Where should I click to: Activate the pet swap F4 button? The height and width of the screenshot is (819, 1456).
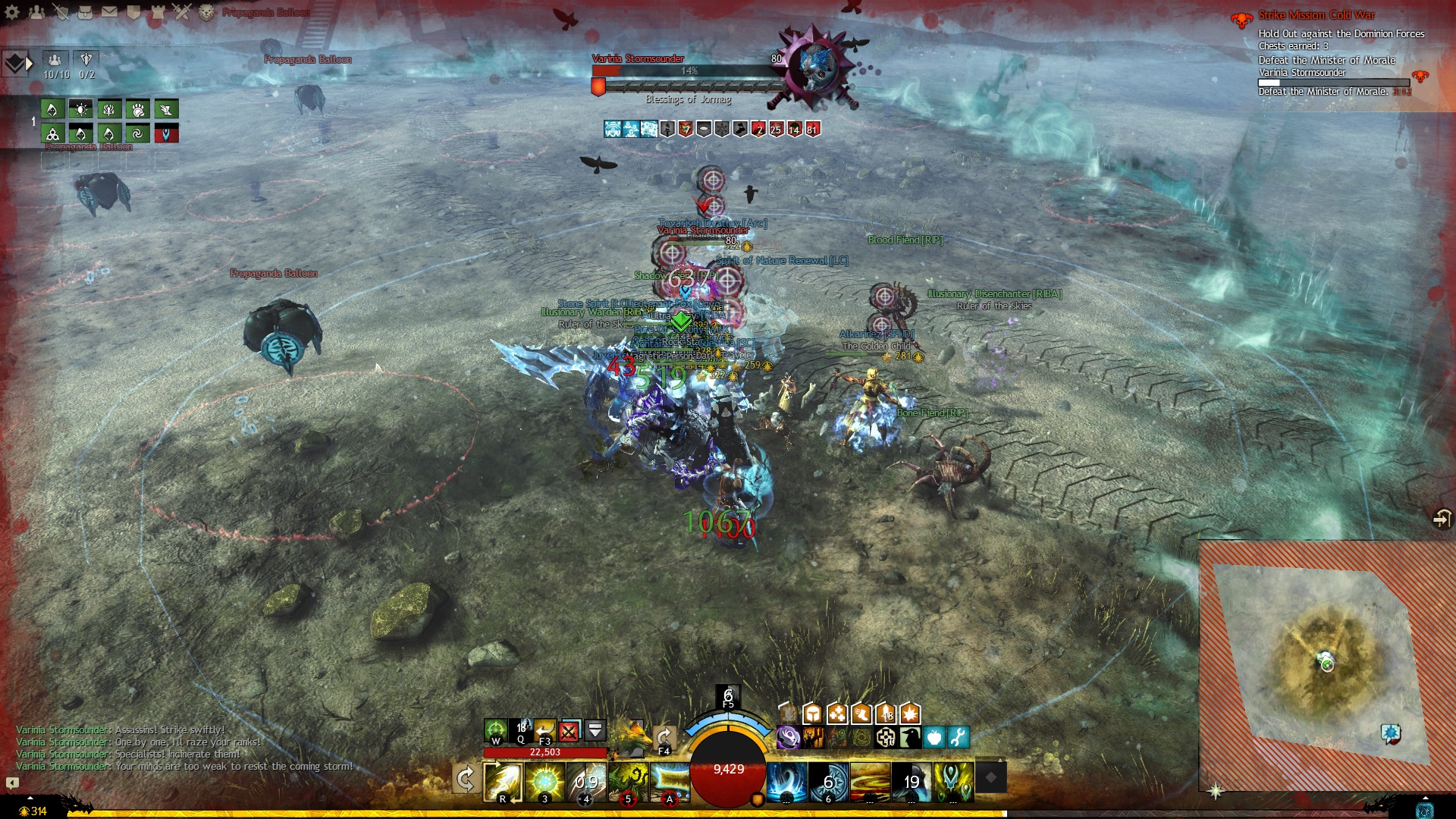[664, 738]
